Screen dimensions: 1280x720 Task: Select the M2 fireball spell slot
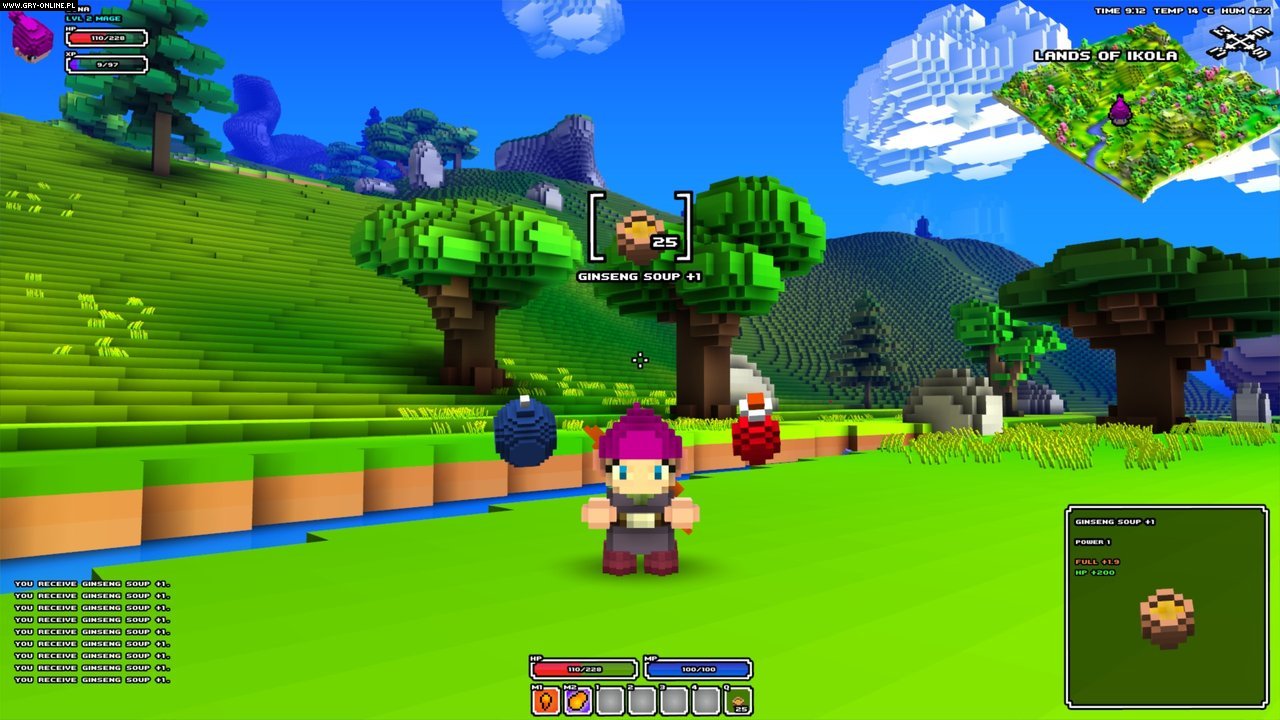point(578,700)
